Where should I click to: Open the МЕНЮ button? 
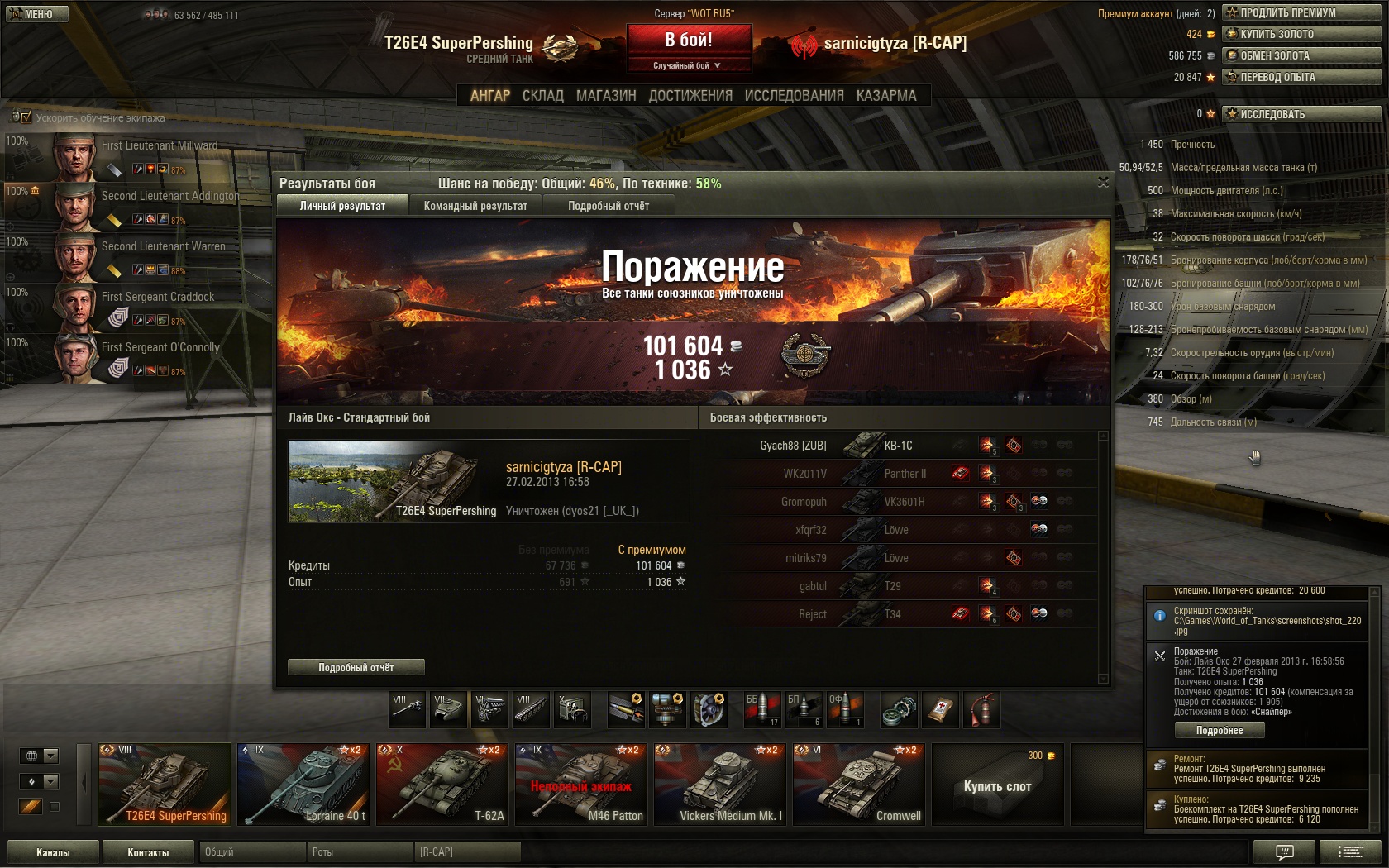pos(36,14)
